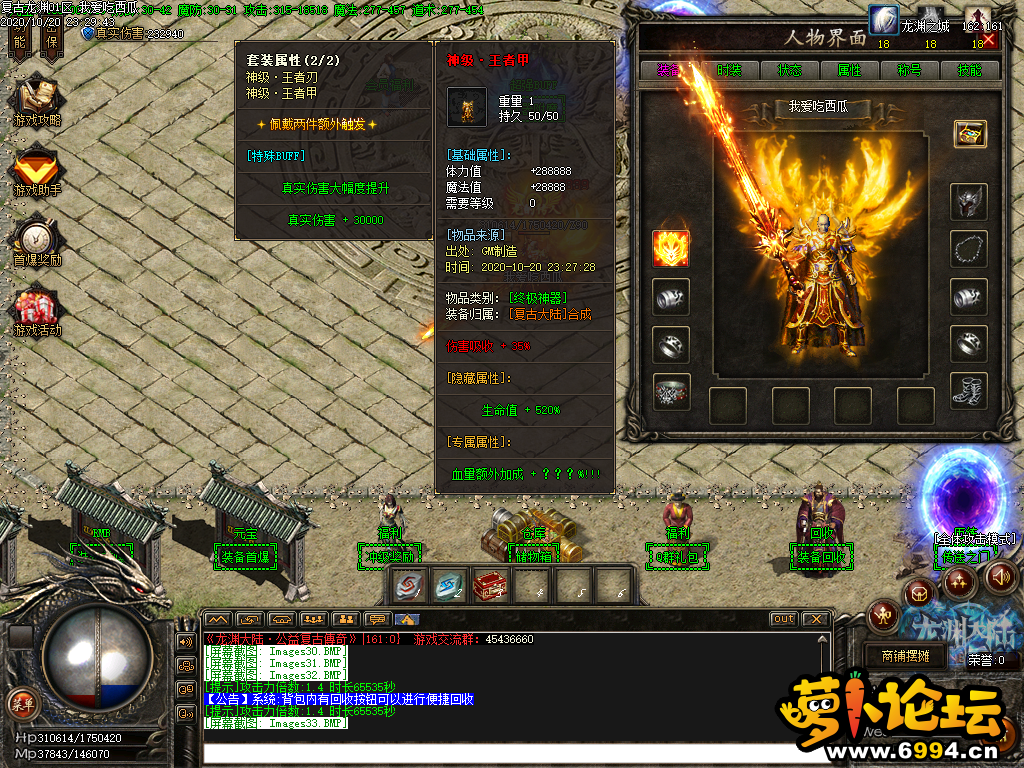The image size is (1024, 768).
Task: Click the treasure chest icon in character panel
Action: pyautogui.click(x=969, y=133)
